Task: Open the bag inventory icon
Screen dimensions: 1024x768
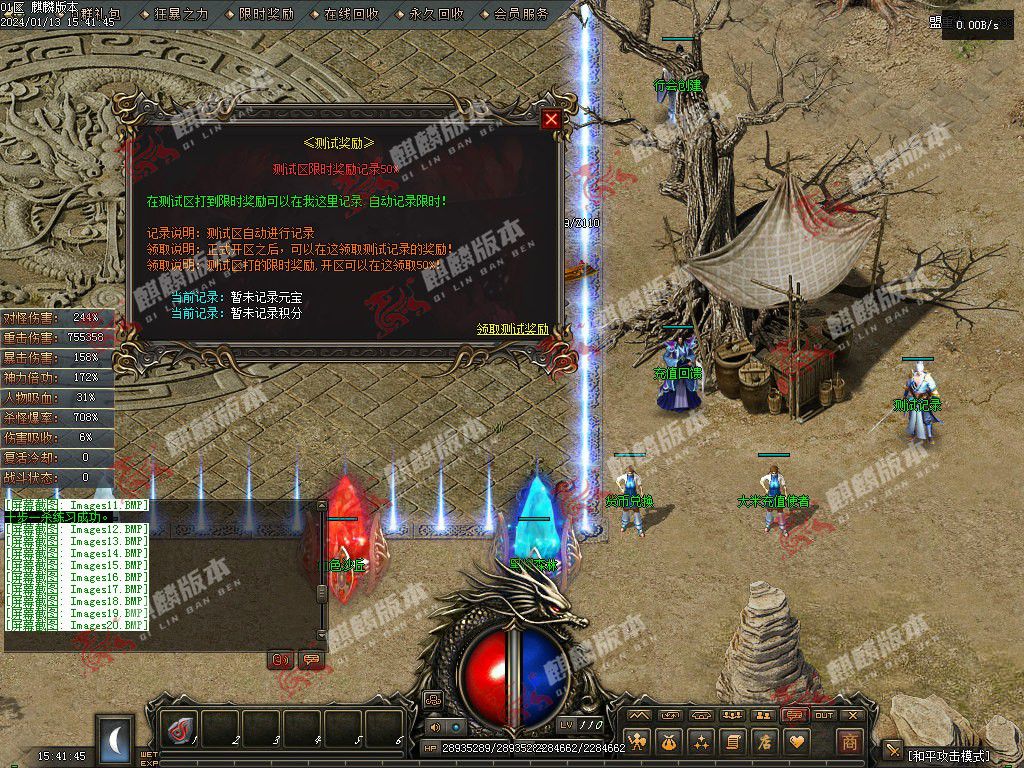Action: pyautogui.click(x=670, y=742)
